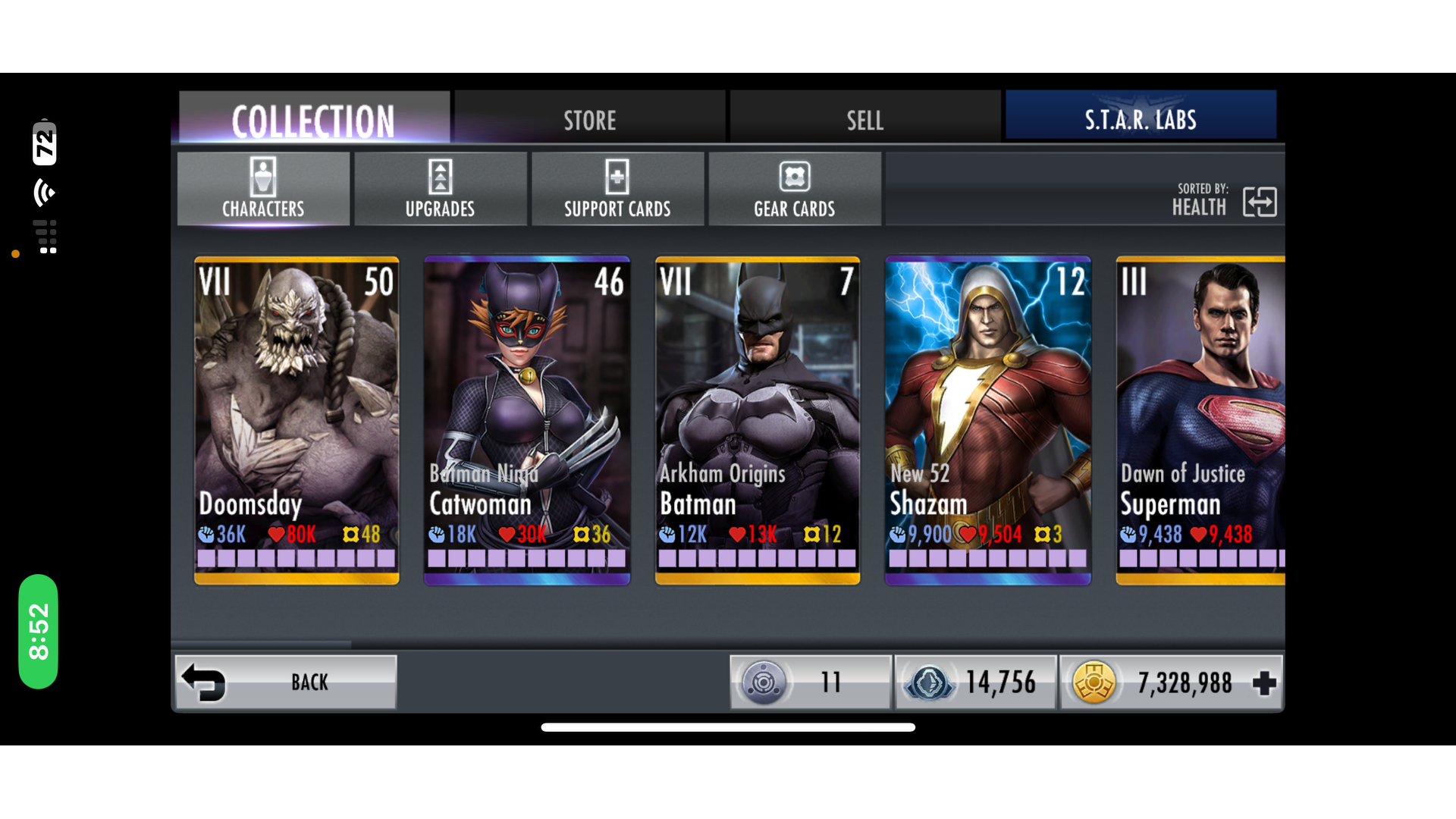
Task: Choose the Batman Ninja Catwoman card
Action: [527, 420]
